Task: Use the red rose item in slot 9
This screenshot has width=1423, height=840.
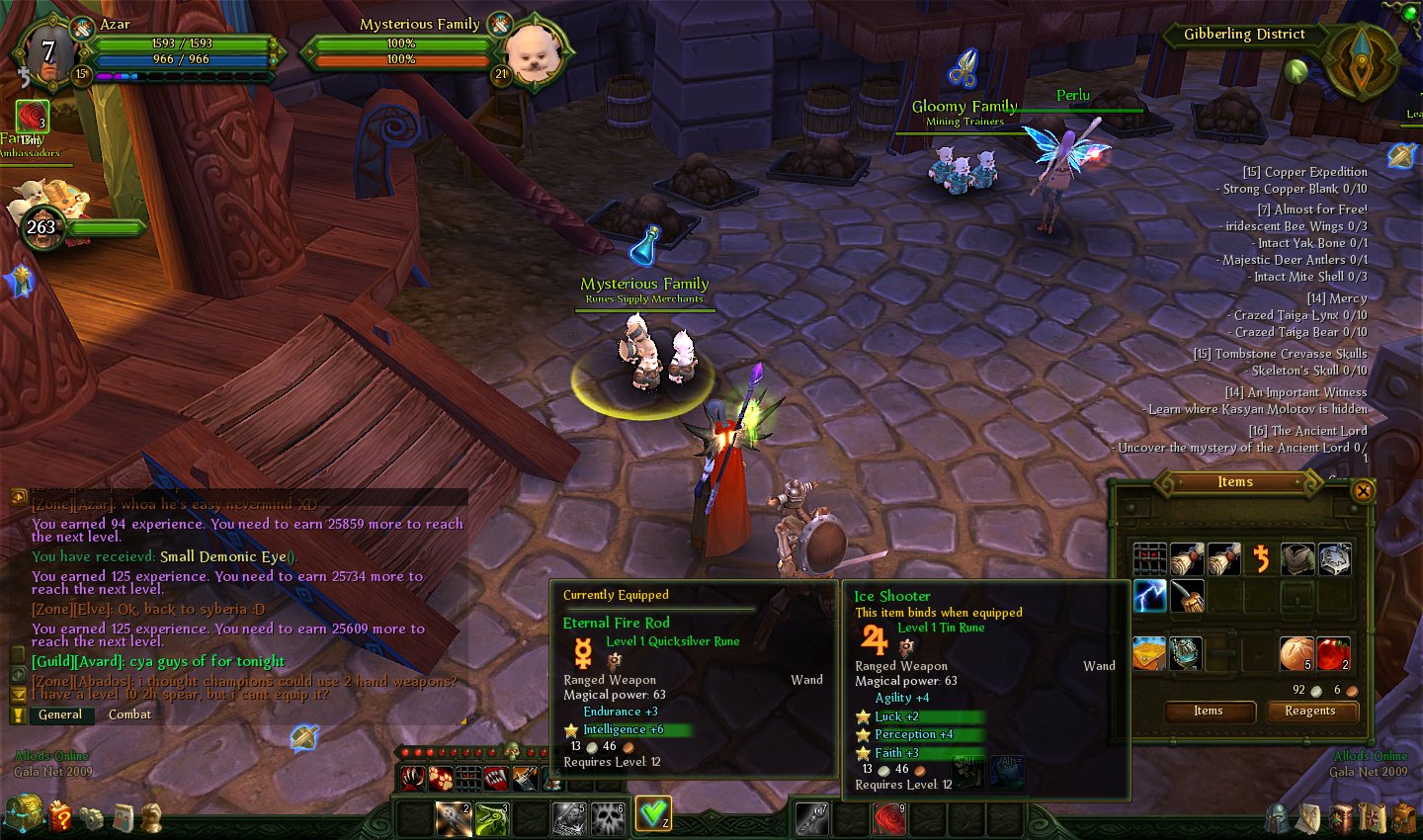Action: pyautogui.click(x=889, y=819)
